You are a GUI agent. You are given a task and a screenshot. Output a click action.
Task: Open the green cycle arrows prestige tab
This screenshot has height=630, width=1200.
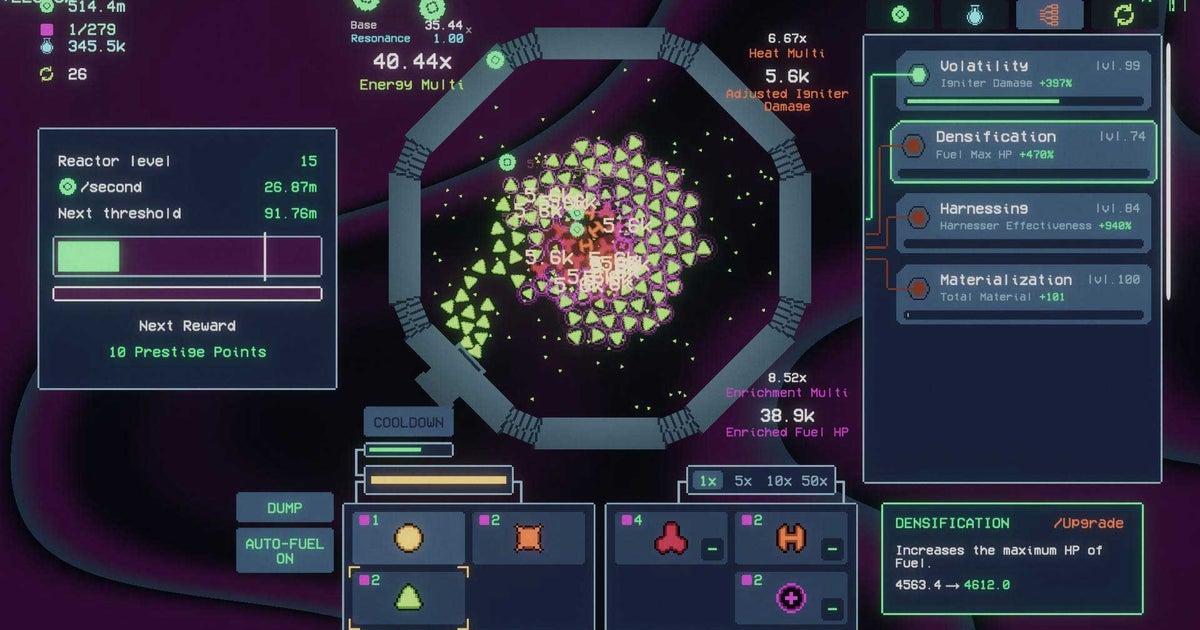(x=1124, y=15)
